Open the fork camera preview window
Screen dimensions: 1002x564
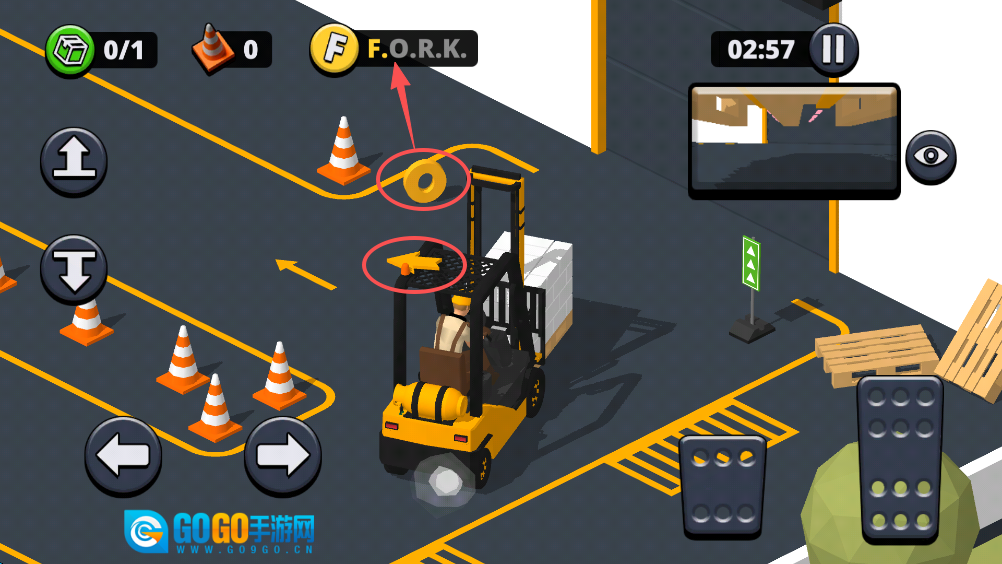(x=794, y=140)
